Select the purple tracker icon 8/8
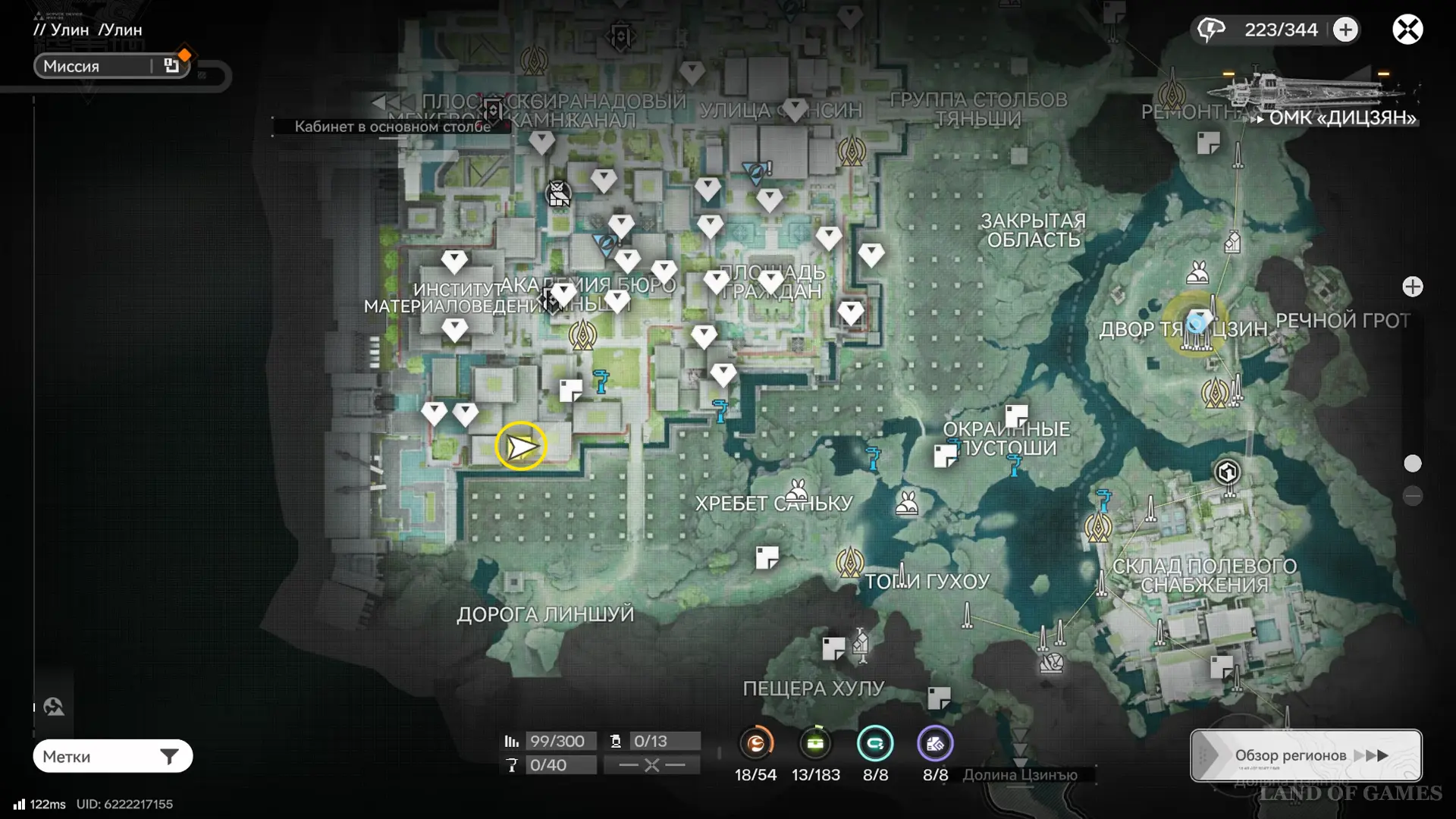This screenshot has width=1456, height=819. pos(935,744)
